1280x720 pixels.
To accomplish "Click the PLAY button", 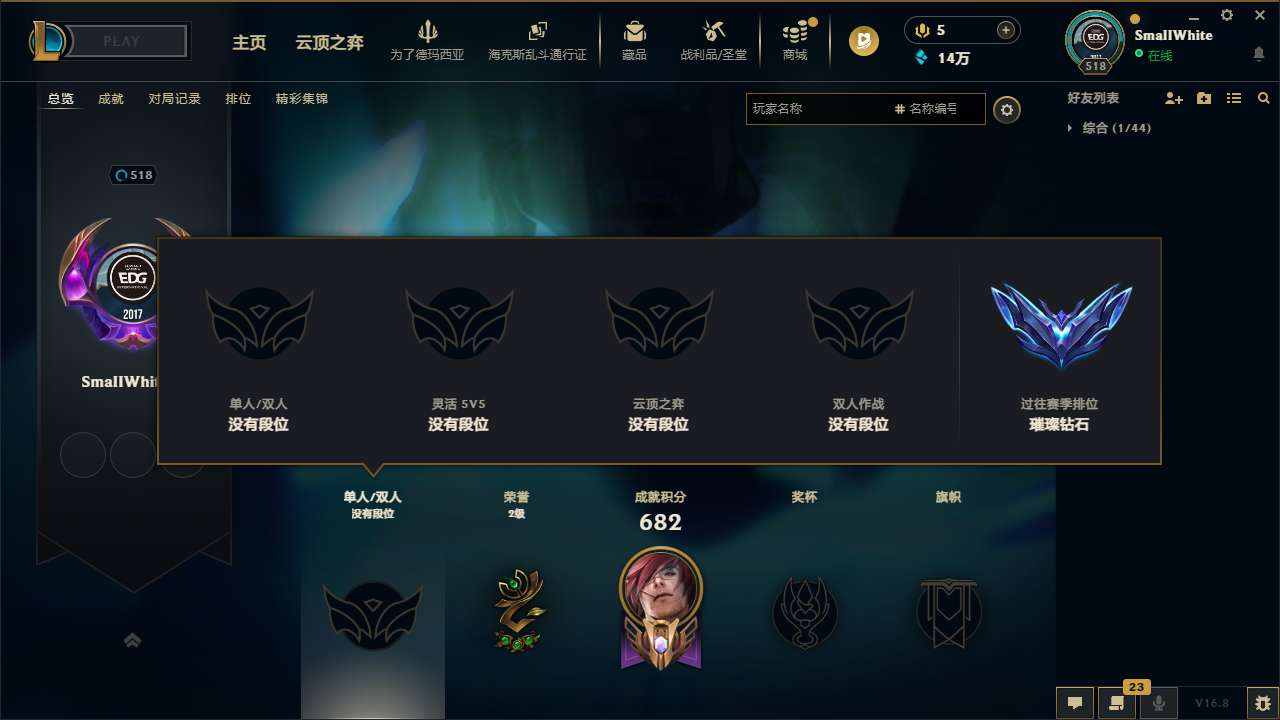I will tap(120, 41).
